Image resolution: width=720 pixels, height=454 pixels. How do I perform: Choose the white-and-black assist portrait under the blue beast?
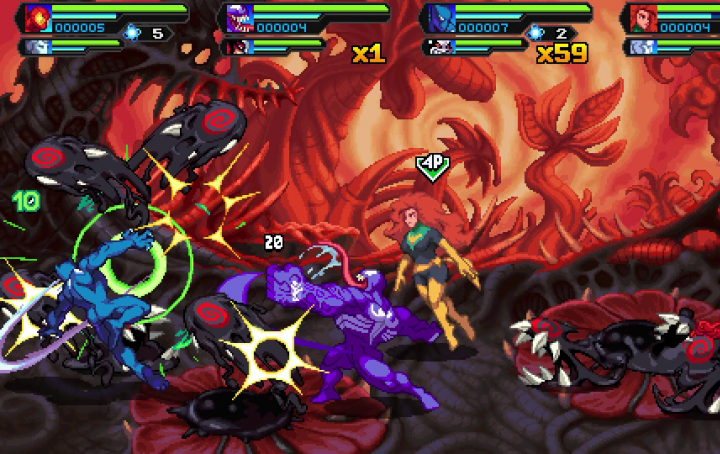[440, 46]
